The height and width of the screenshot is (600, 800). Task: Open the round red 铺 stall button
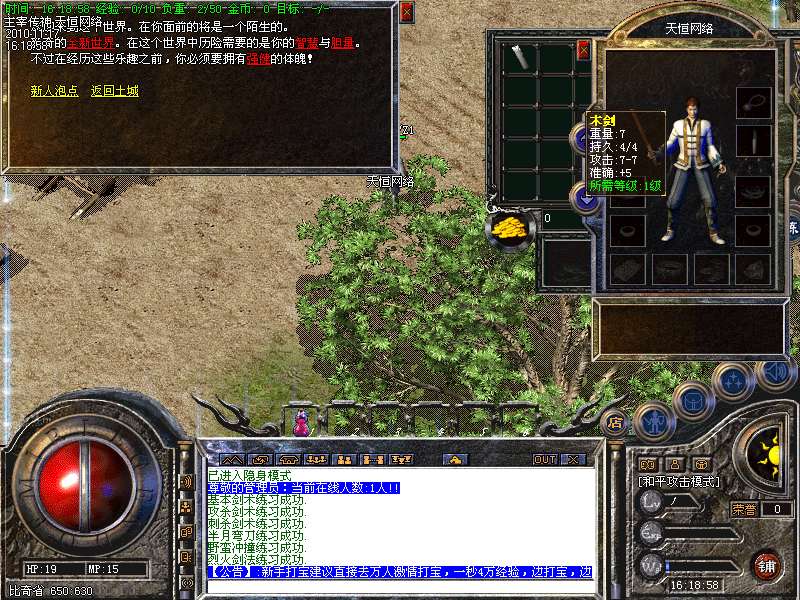coord(767,565)
